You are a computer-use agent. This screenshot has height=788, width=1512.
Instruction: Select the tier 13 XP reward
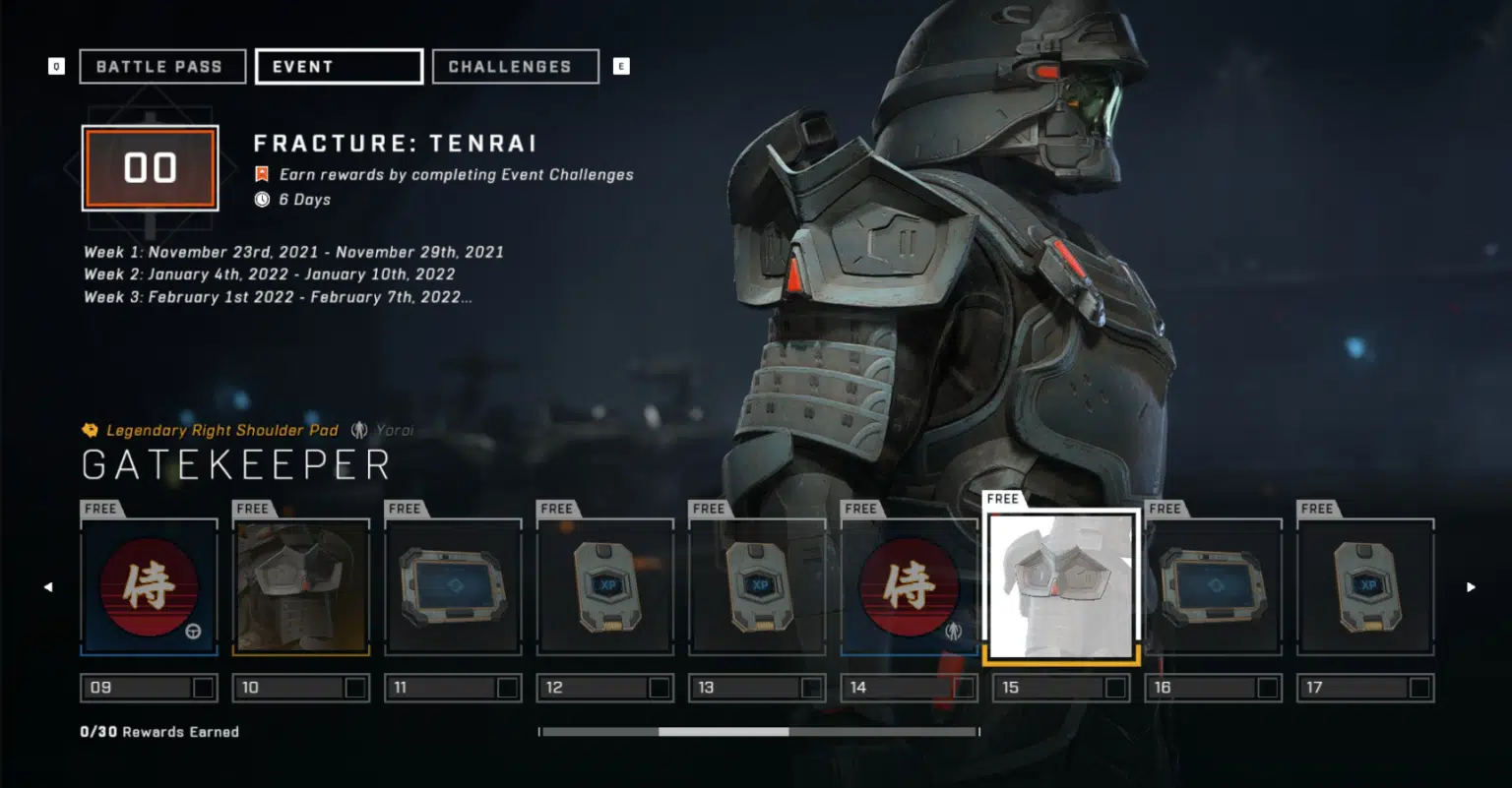pos(757,587)
